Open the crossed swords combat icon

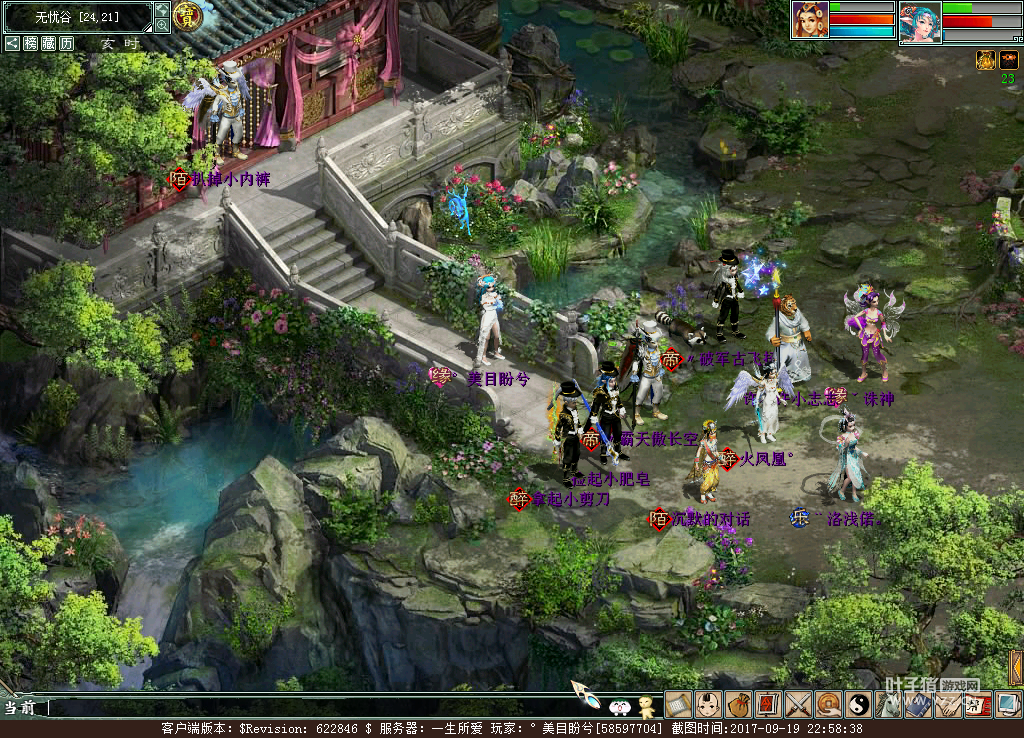[798, 704]
